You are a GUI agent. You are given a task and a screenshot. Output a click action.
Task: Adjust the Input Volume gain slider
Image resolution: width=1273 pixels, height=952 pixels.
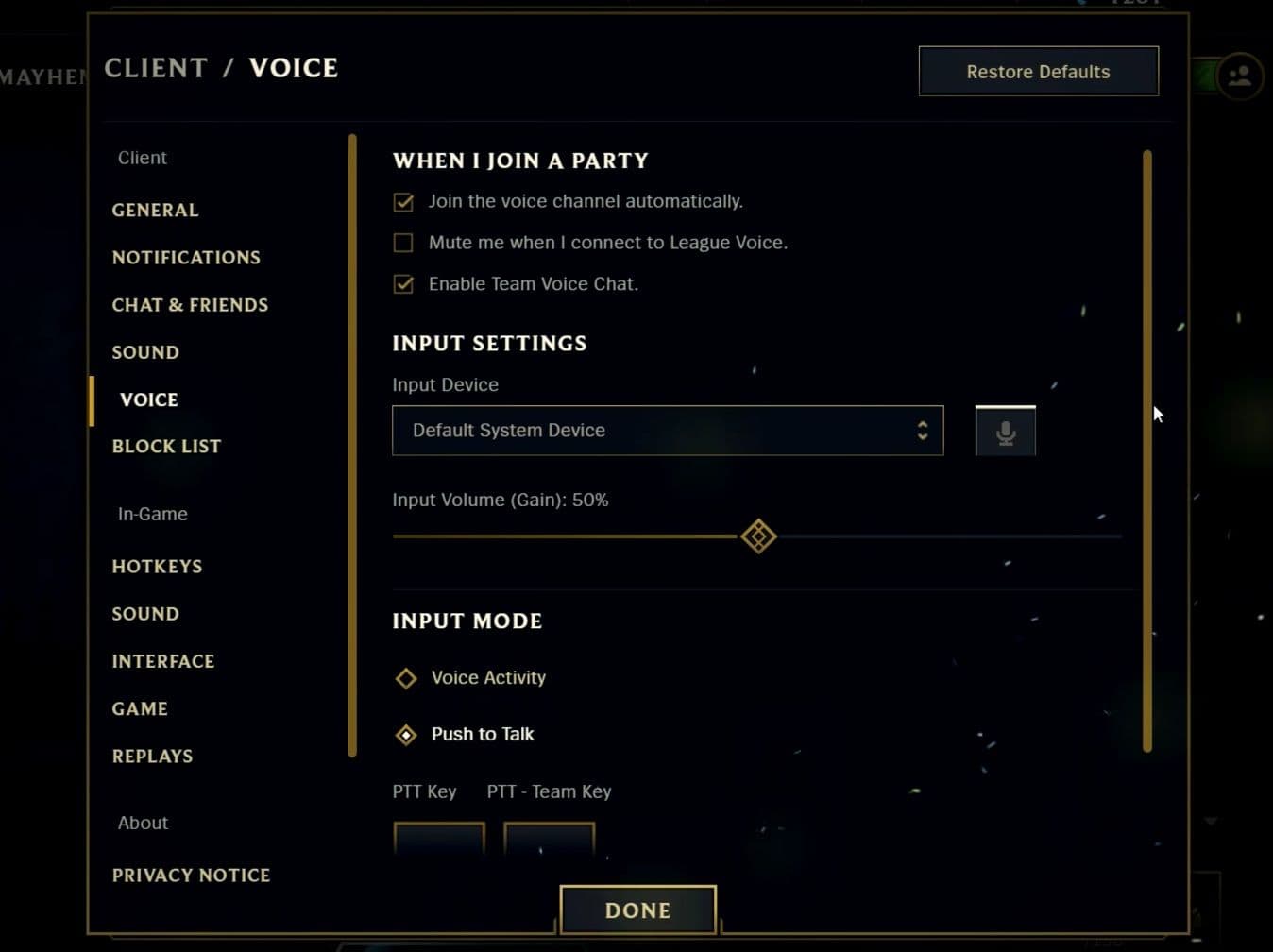757,535
